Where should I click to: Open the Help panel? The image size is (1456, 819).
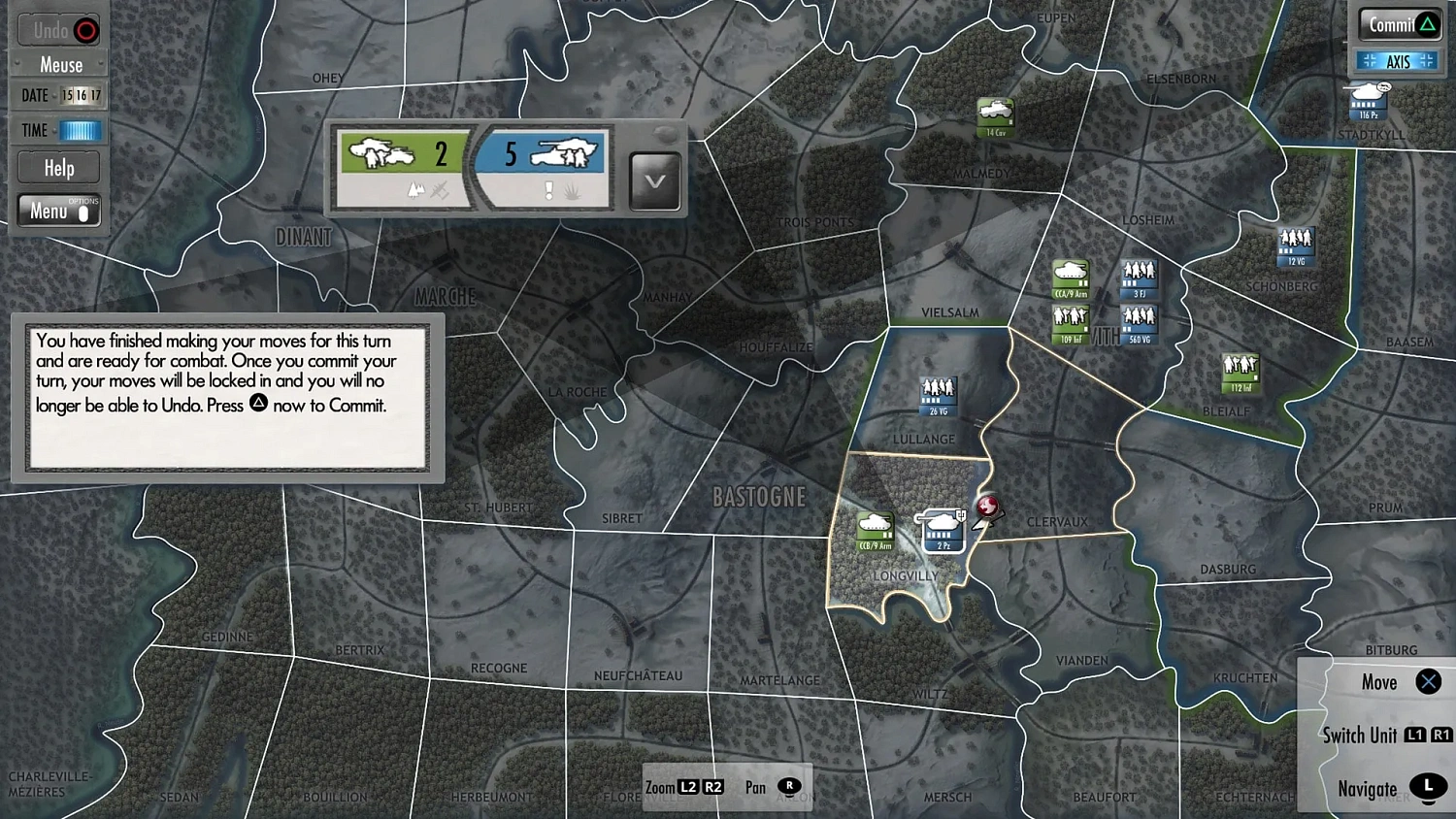57,167
